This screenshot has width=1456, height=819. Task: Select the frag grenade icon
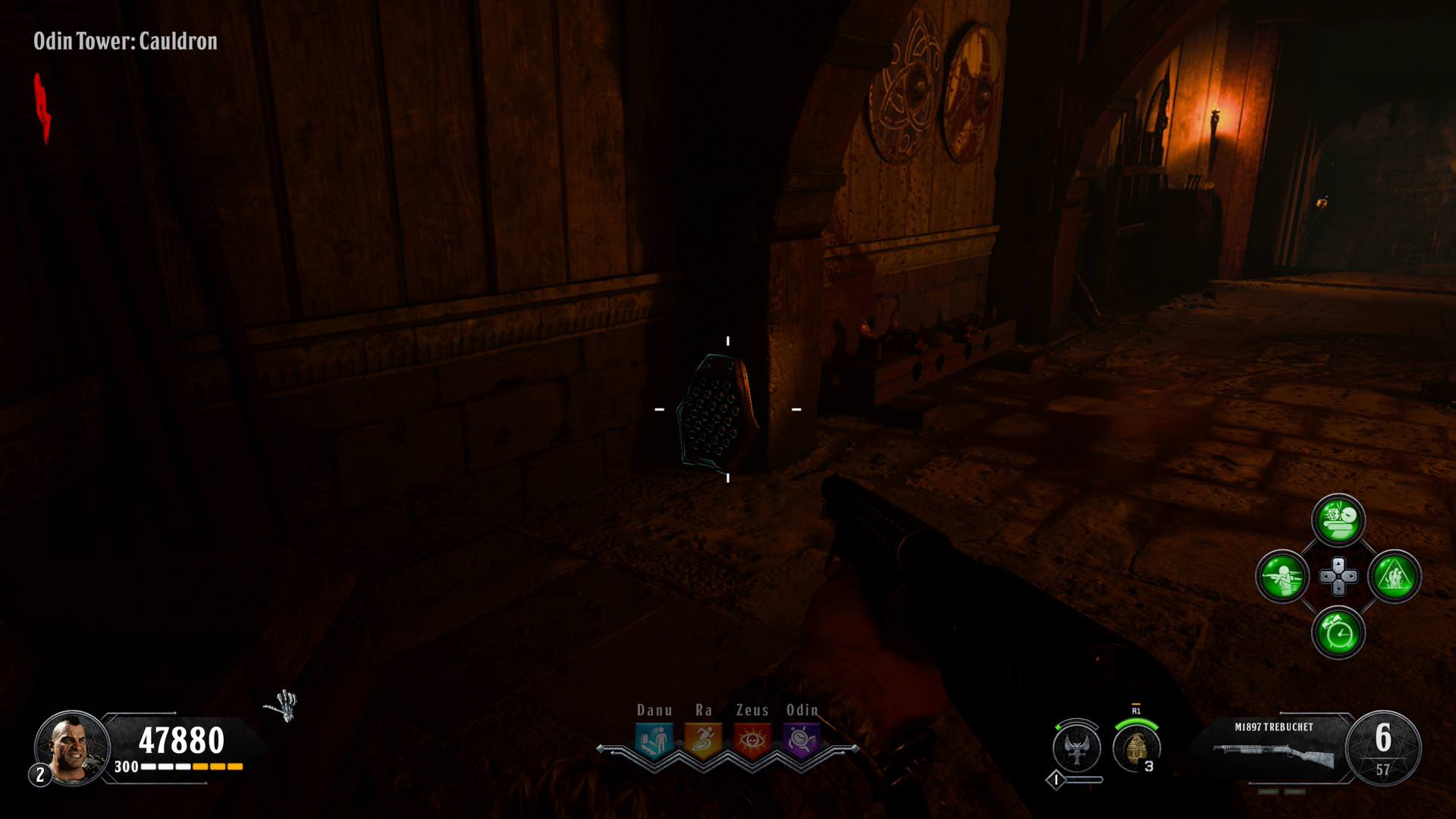[x=1135, y=748]
